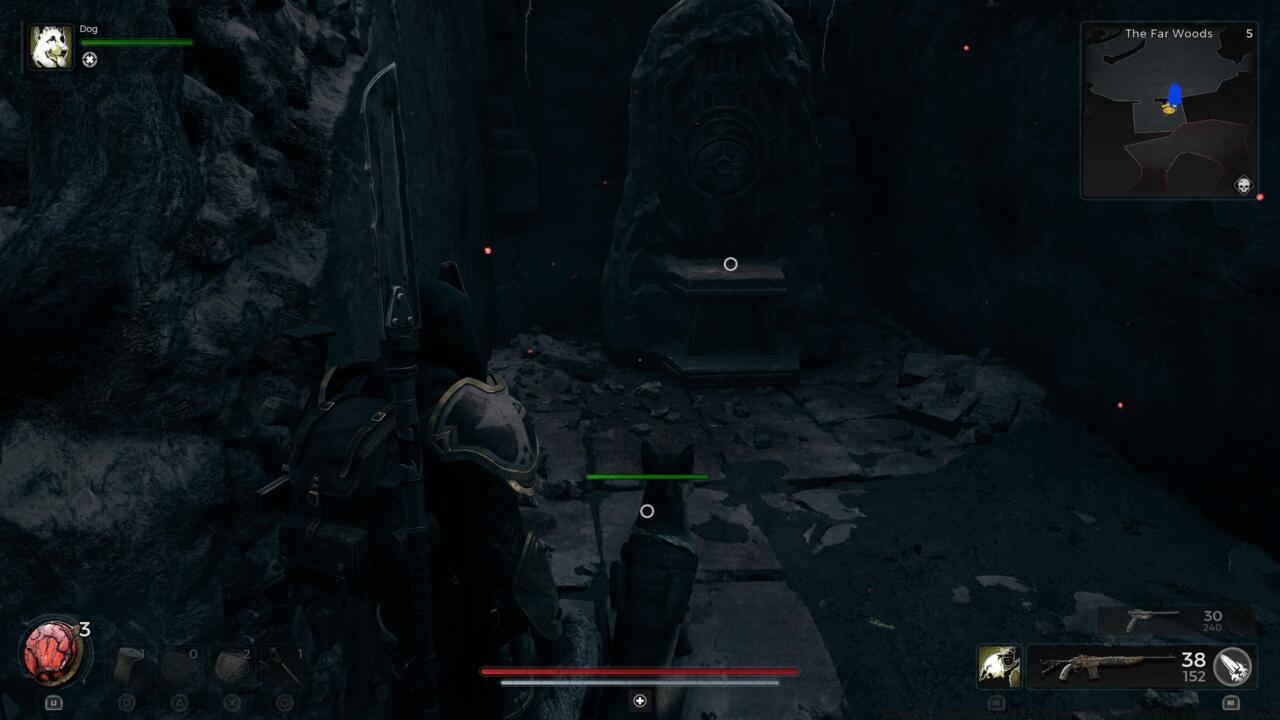Viewport: 1280px width, 720px height.
Task: Click the rocket weapon mod icon
Action: tap(1232, 667)
